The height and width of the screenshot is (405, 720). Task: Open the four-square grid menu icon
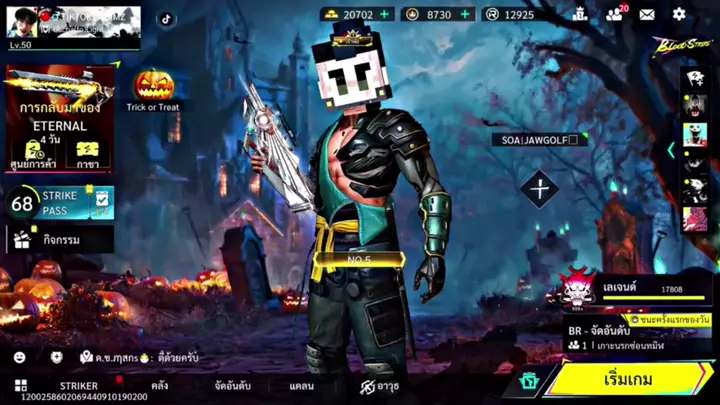point(20,385)
